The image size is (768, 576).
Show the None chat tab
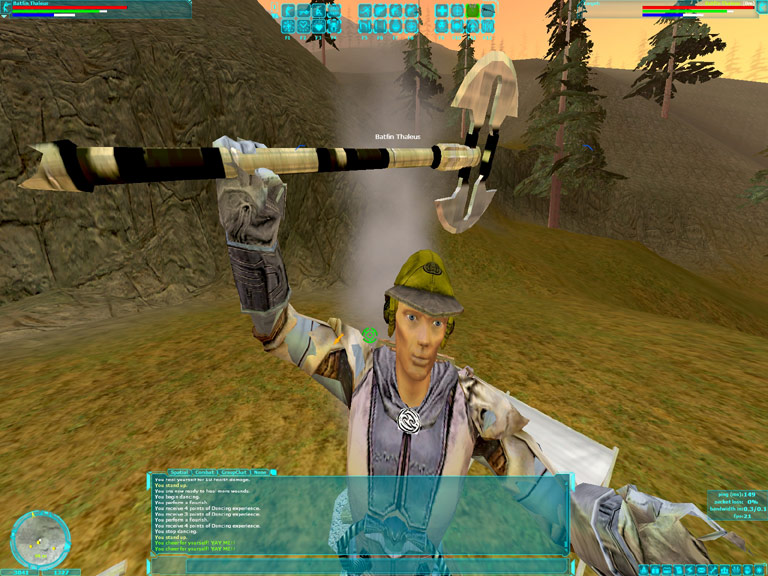click(260, 472)
